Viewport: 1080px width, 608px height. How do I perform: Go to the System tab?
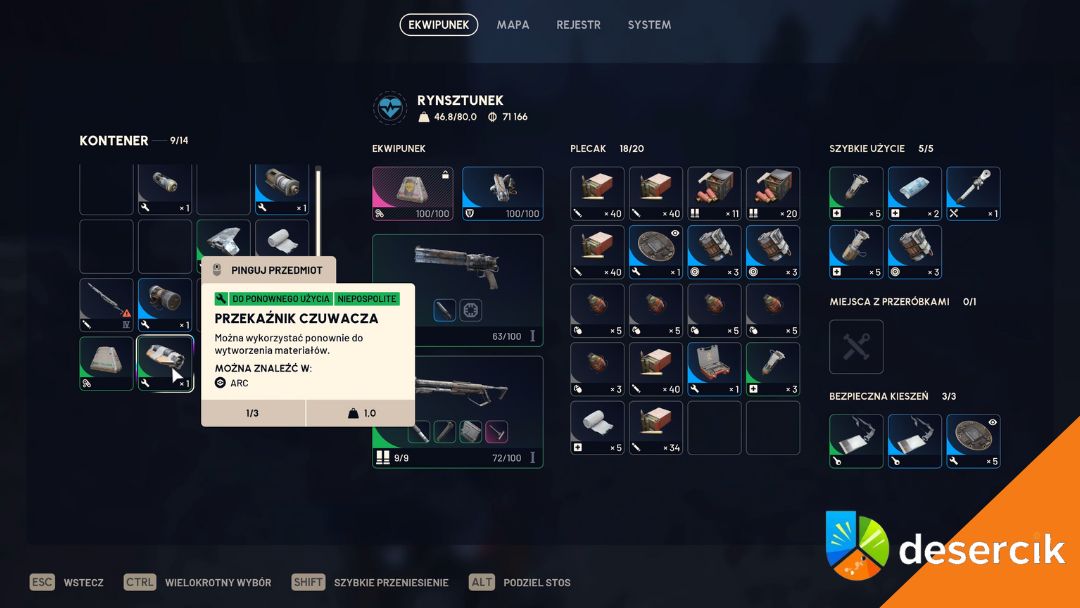click(x=649, y=25)
